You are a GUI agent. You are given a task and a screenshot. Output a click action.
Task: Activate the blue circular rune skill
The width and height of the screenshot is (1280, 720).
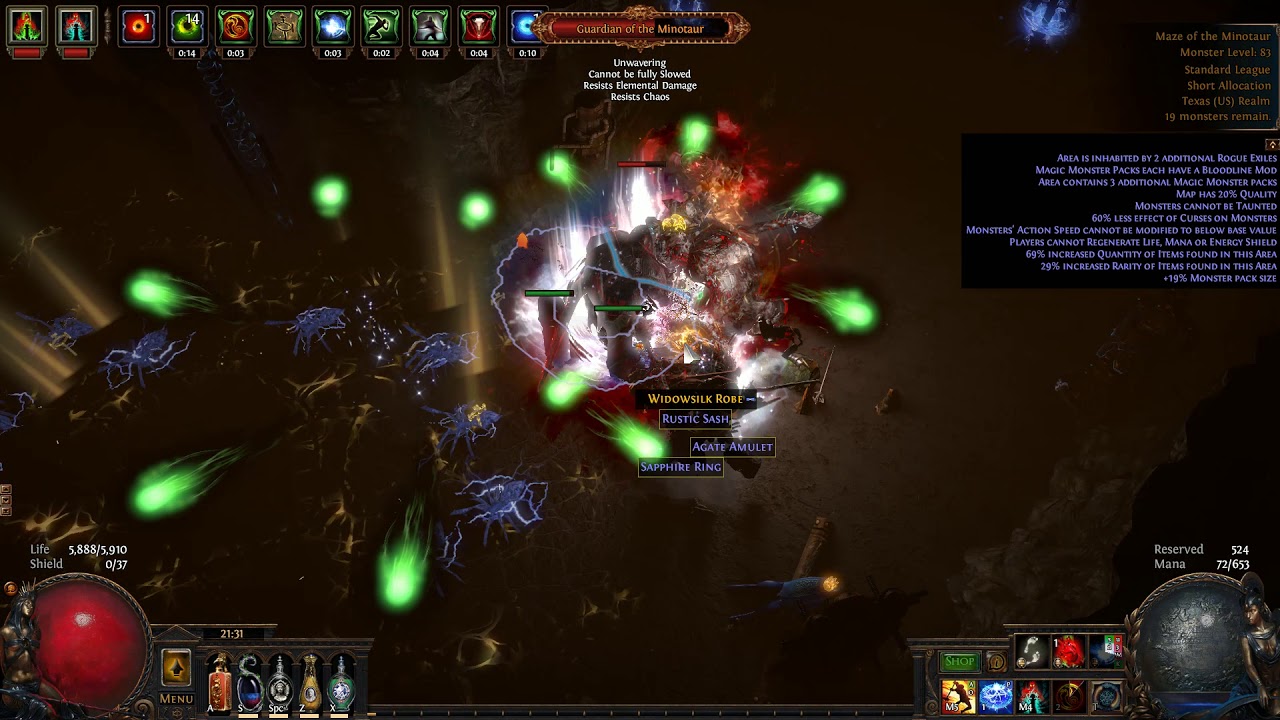point(1106,696)
